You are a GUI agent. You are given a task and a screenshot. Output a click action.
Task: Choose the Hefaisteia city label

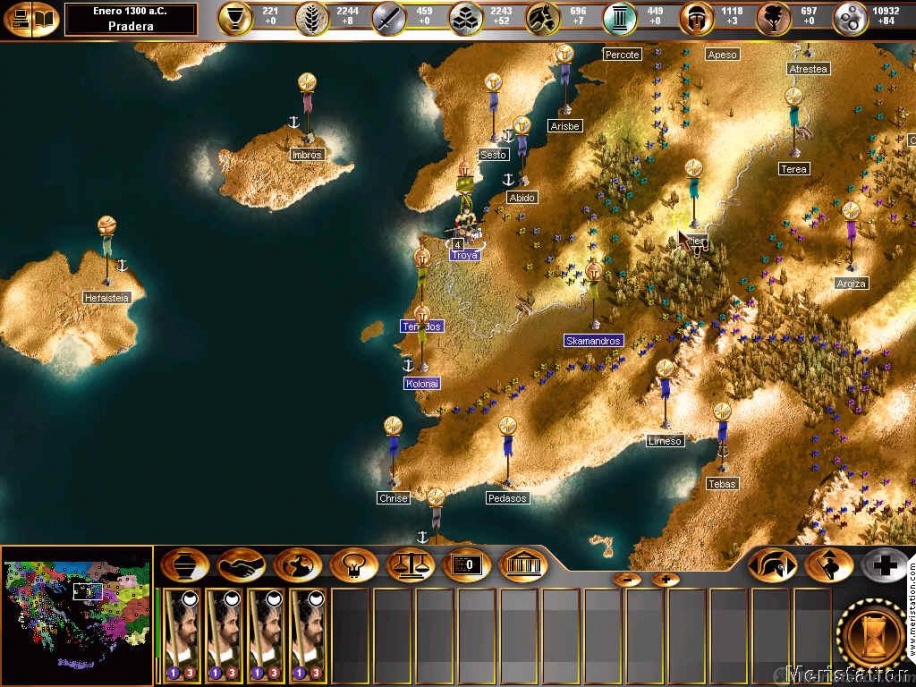107,296
